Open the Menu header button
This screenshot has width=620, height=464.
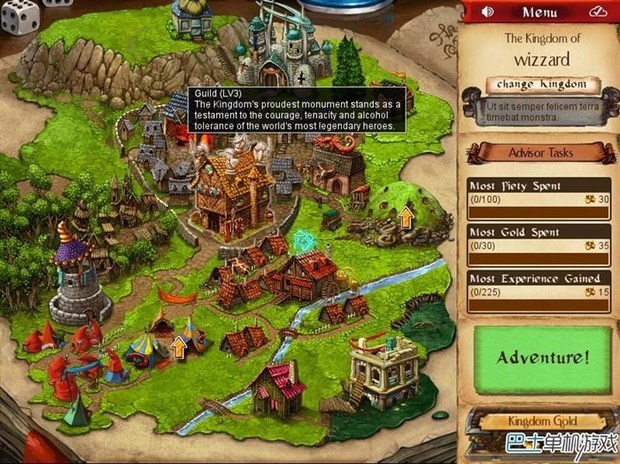tap(541, 12)
